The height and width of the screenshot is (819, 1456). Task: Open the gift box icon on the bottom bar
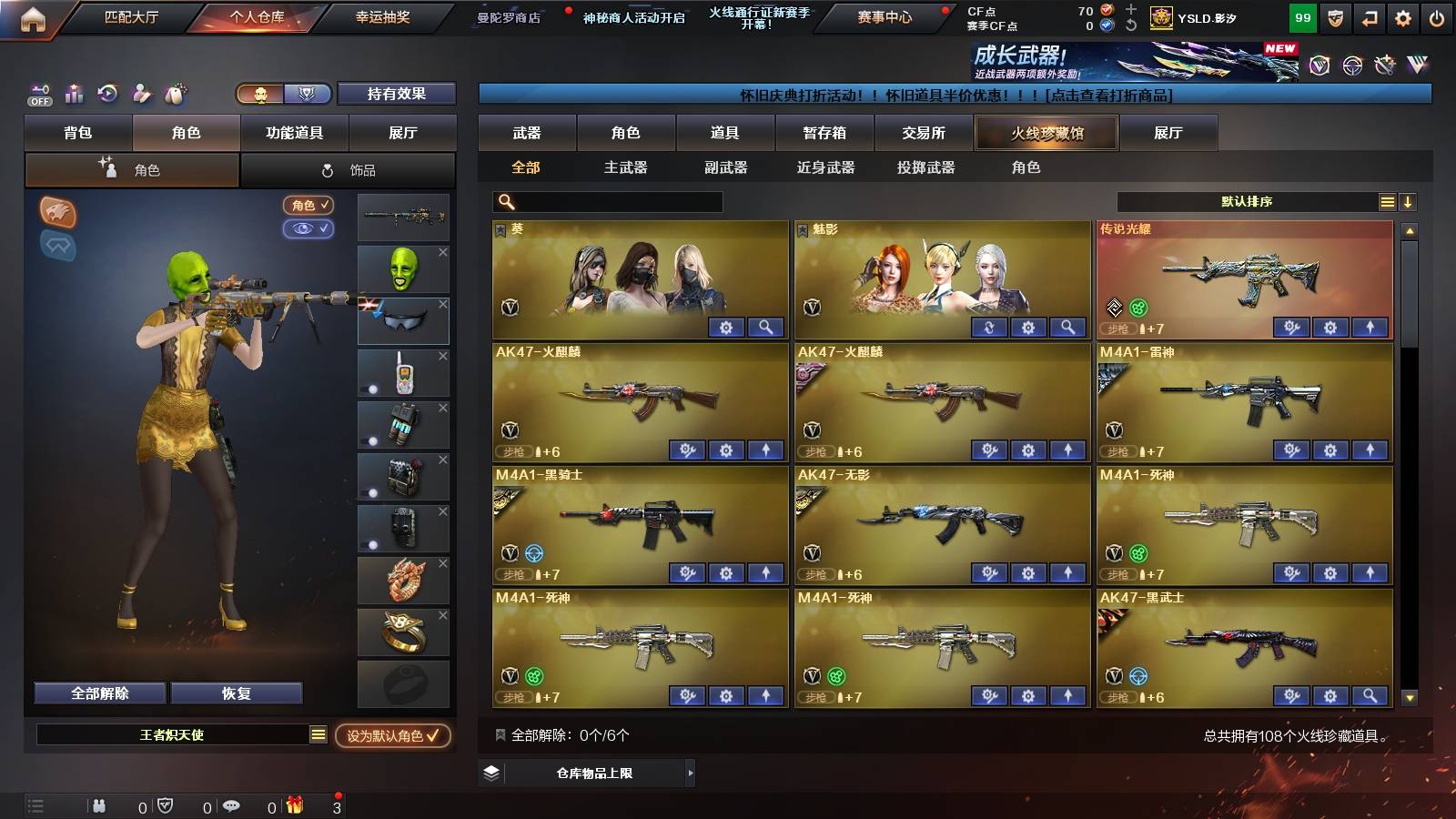pyautogui.click(x=293, y=804)
